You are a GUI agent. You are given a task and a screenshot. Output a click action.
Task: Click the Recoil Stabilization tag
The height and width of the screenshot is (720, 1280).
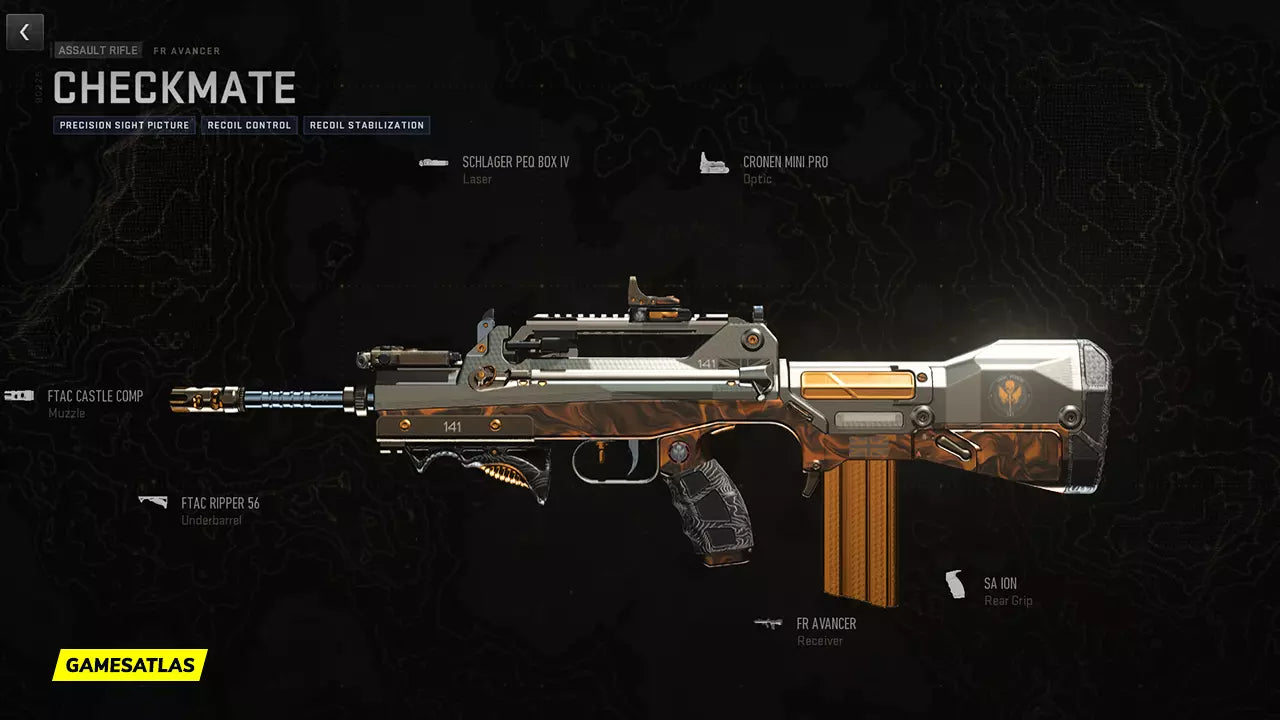(x=367, y=126)
